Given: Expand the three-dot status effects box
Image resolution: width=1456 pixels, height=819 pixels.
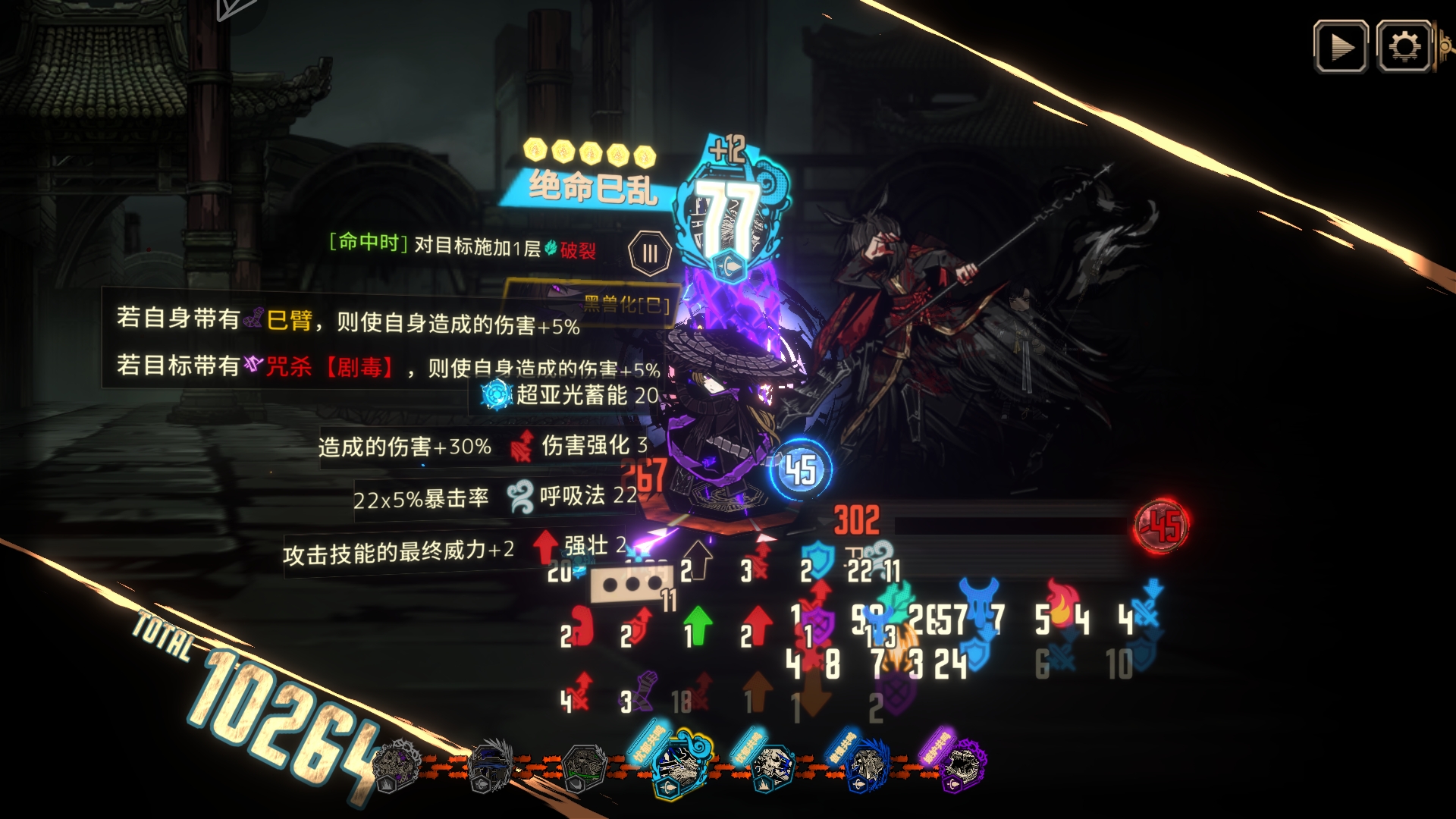Looking at the screenshot, I should [632, 585].
